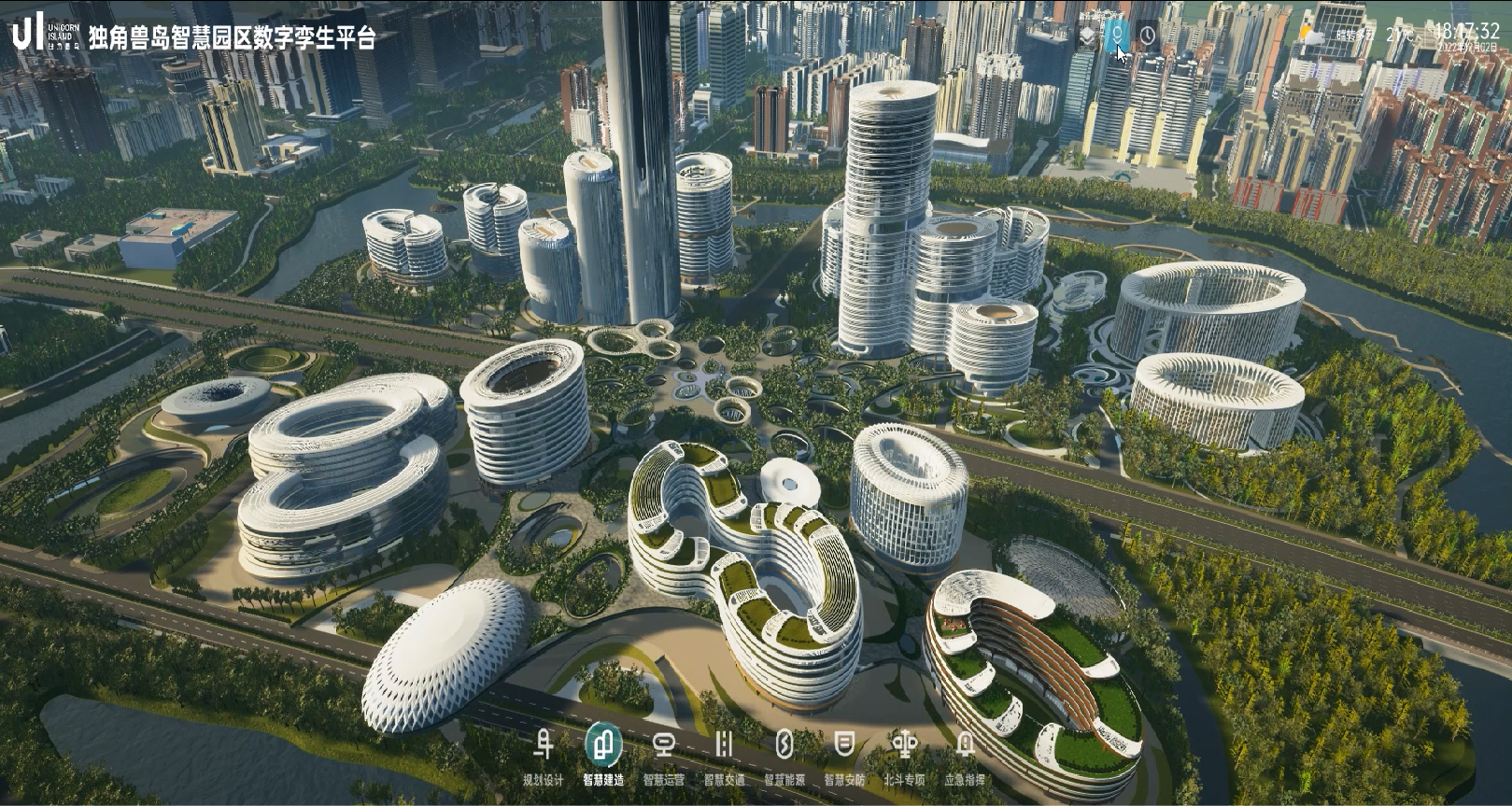Select the 北斗专项 Beidou module
The width and height of the screenshot is (1512, 806).
904,747
